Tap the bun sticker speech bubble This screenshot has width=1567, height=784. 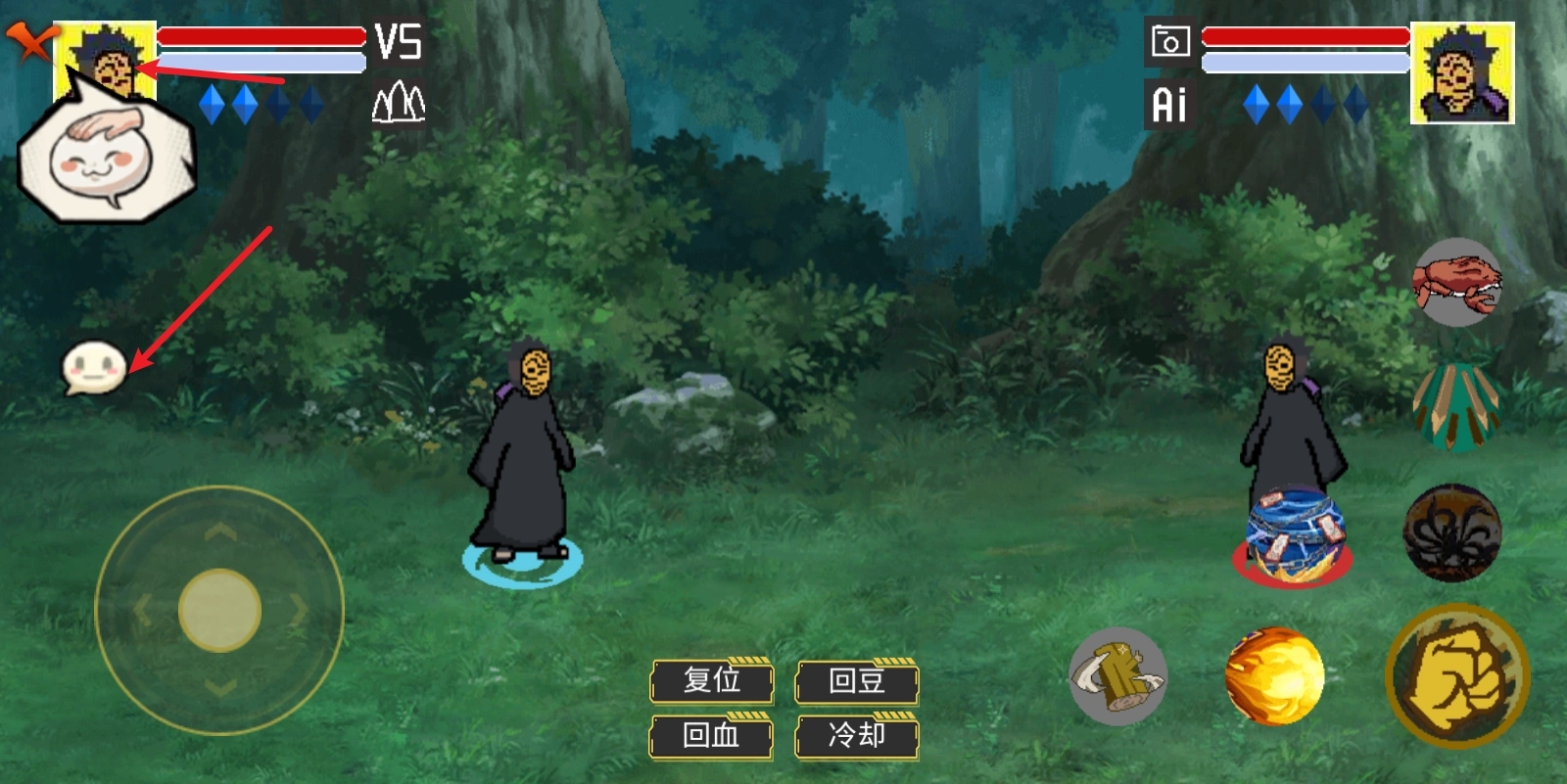click(106, 155)
